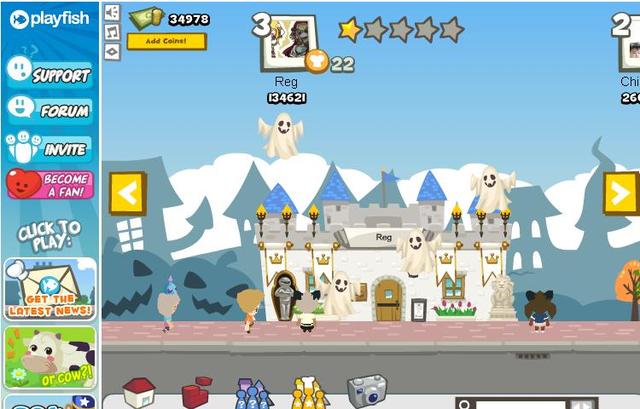Go to previous neighbor with left arrow
Viewport: 640px width, 409px height.
coord(127,192)
